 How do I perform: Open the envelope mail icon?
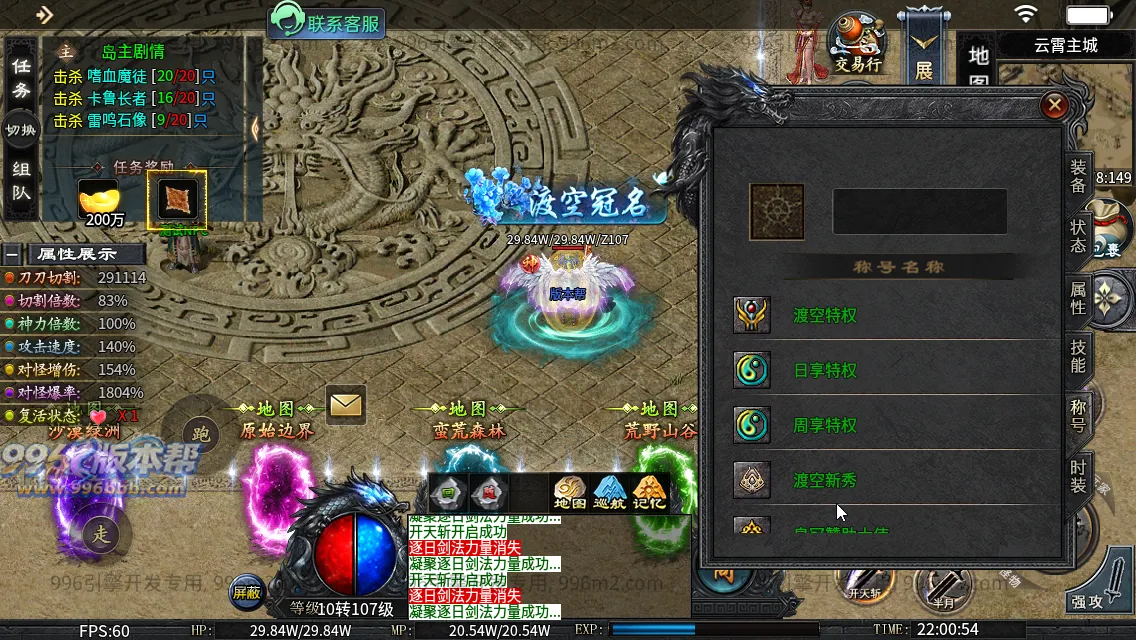point(346,405)
